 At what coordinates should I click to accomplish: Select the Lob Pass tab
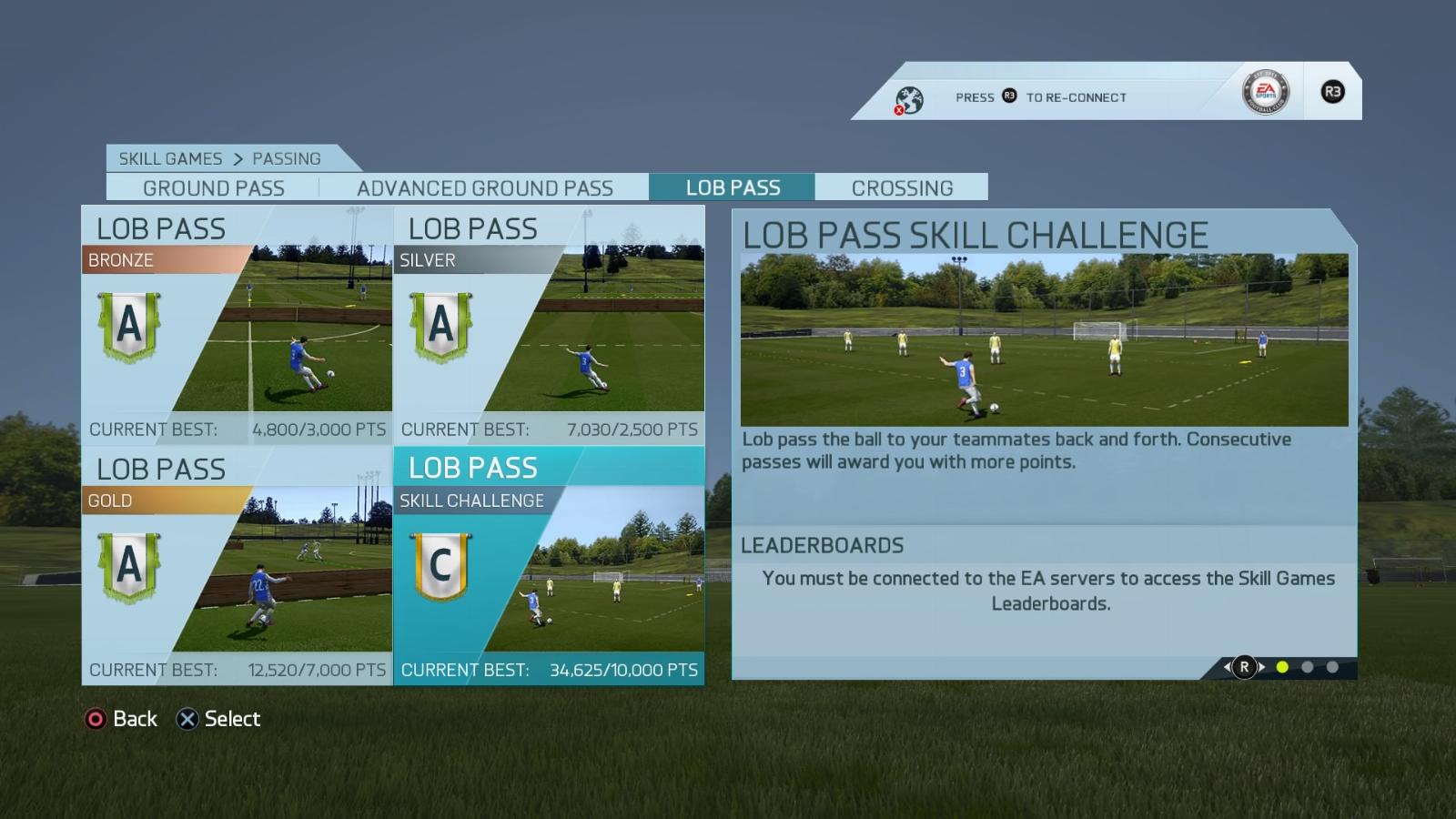pos(733,187)
